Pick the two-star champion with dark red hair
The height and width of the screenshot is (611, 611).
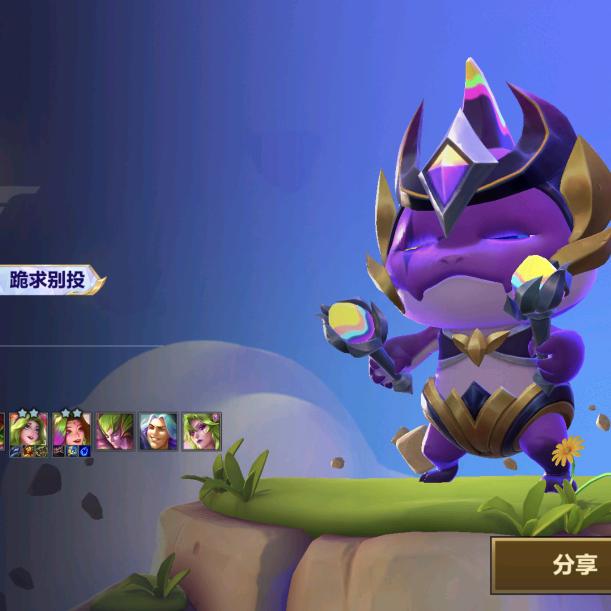tap(72, 432)
